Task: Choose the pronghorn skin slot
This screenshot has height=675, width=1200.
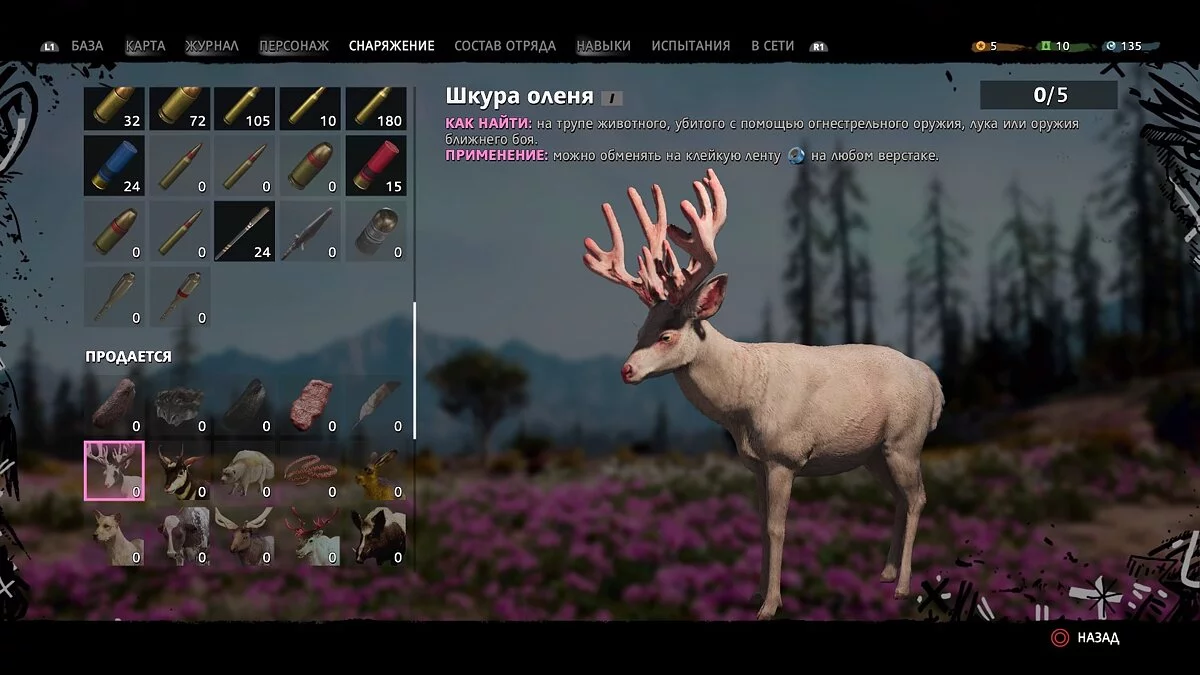Action: pyautogui.click(x=180, y=470)
